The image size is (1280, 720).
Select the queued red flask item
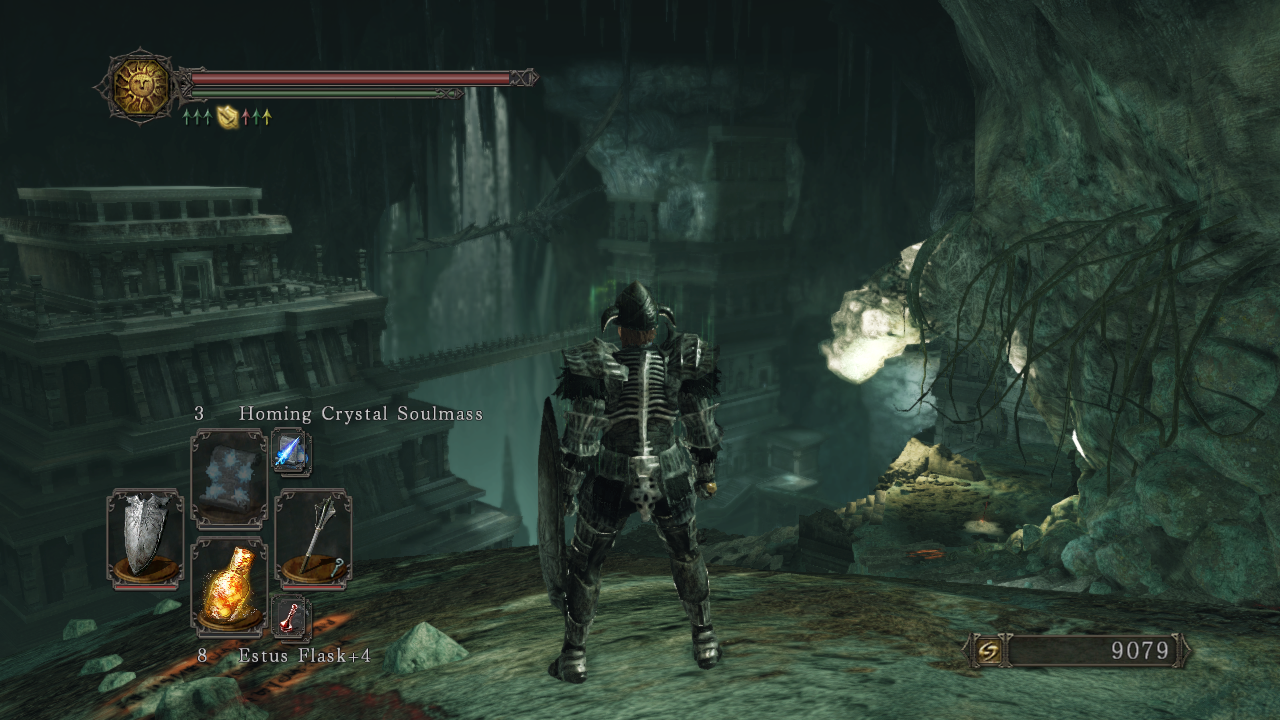291,617
